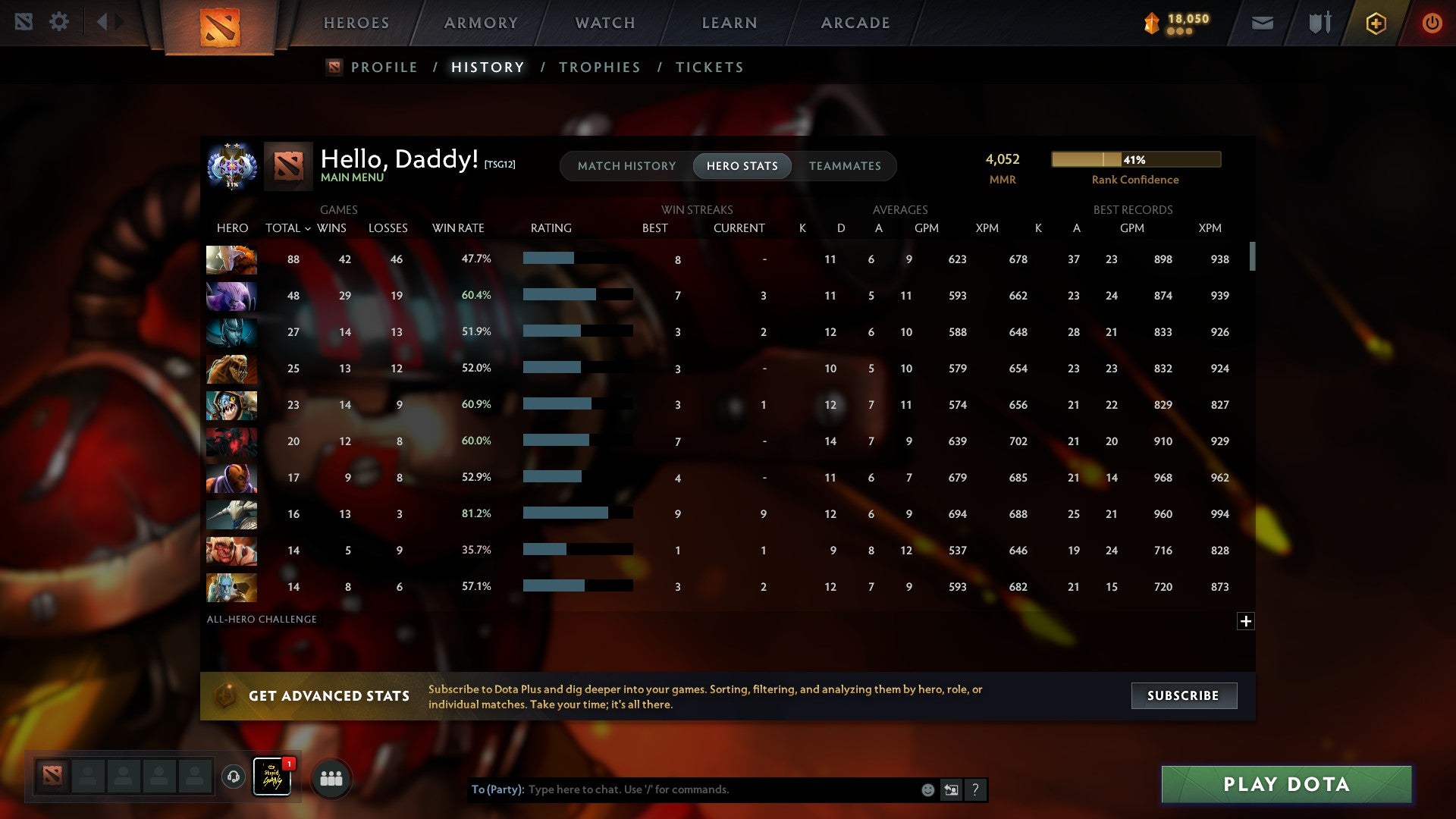1456x819 pixels.
Task: Click the shards balance icon showing 18,050
Action: pos(1149,24)
